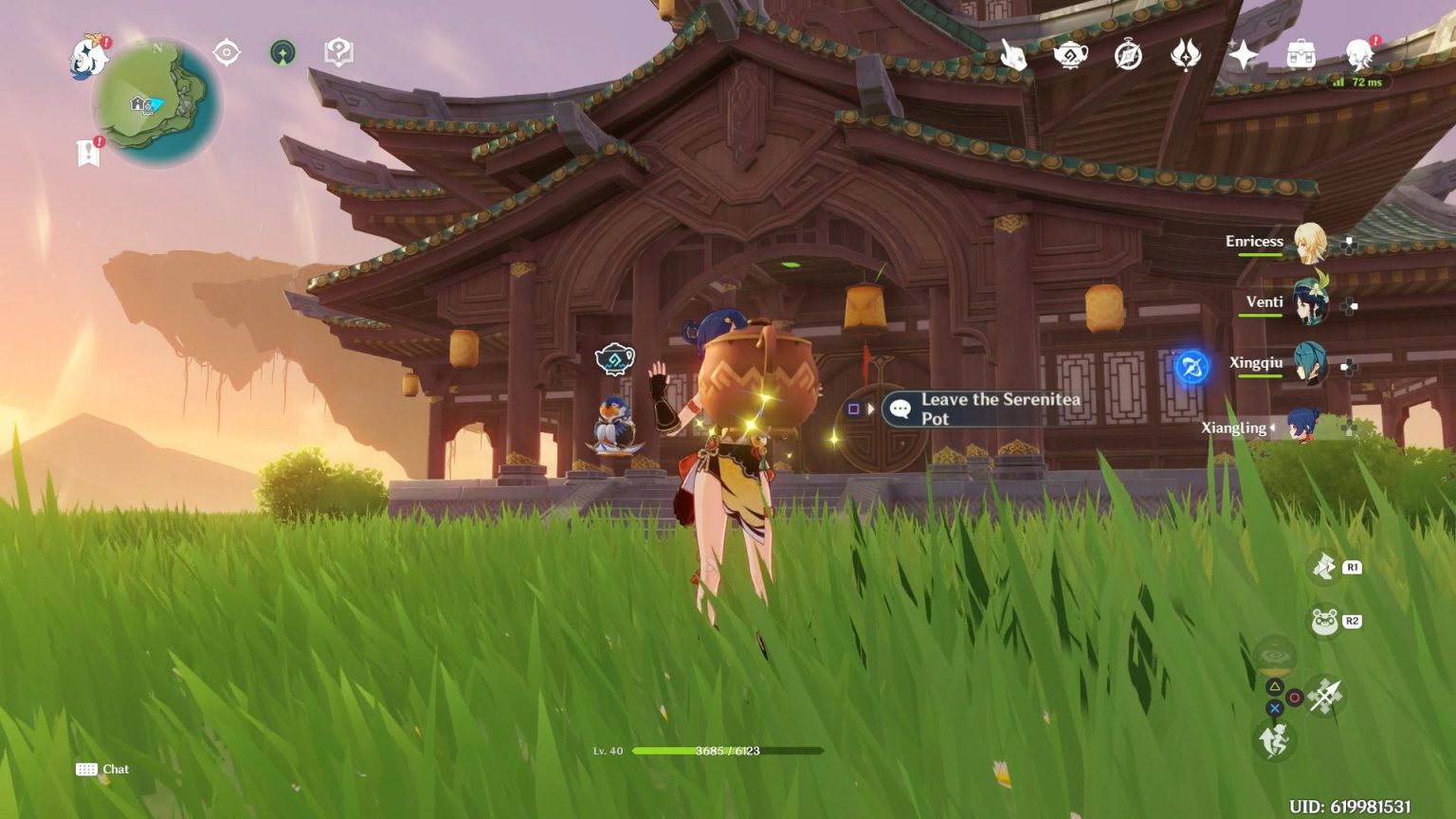Choose Leave the Serenitea Pot
This screenshot has height=819, width=1456.
point(986,409)
